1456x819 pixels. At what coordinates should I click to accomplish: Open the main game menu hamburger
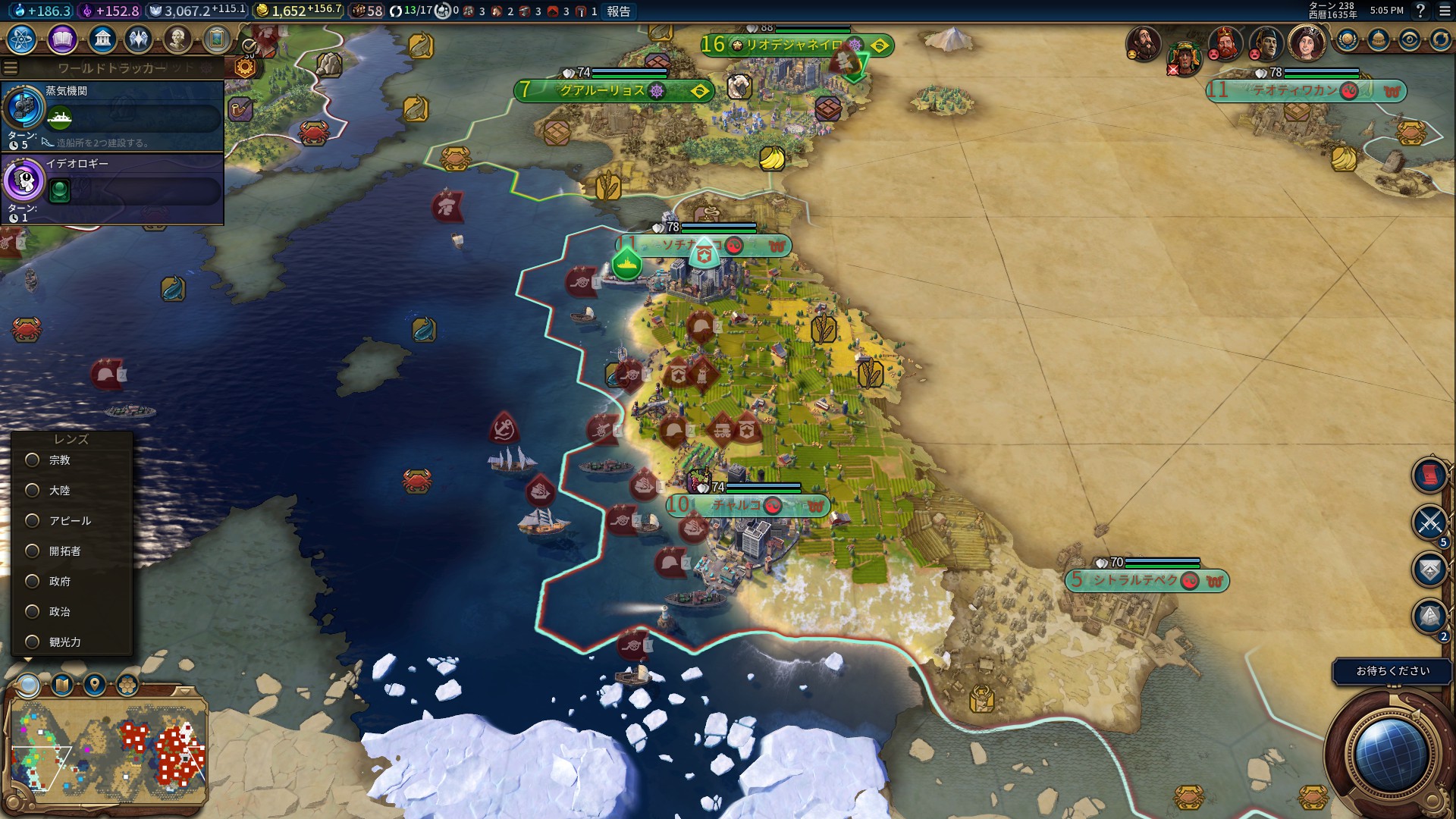click(1445, 11)
